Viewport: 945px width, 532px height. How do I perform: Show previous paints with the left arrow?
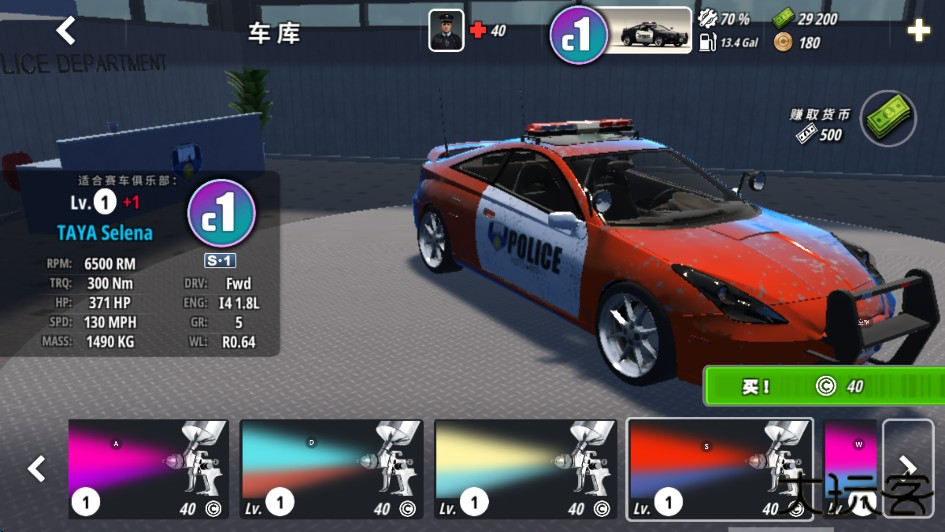37,468
